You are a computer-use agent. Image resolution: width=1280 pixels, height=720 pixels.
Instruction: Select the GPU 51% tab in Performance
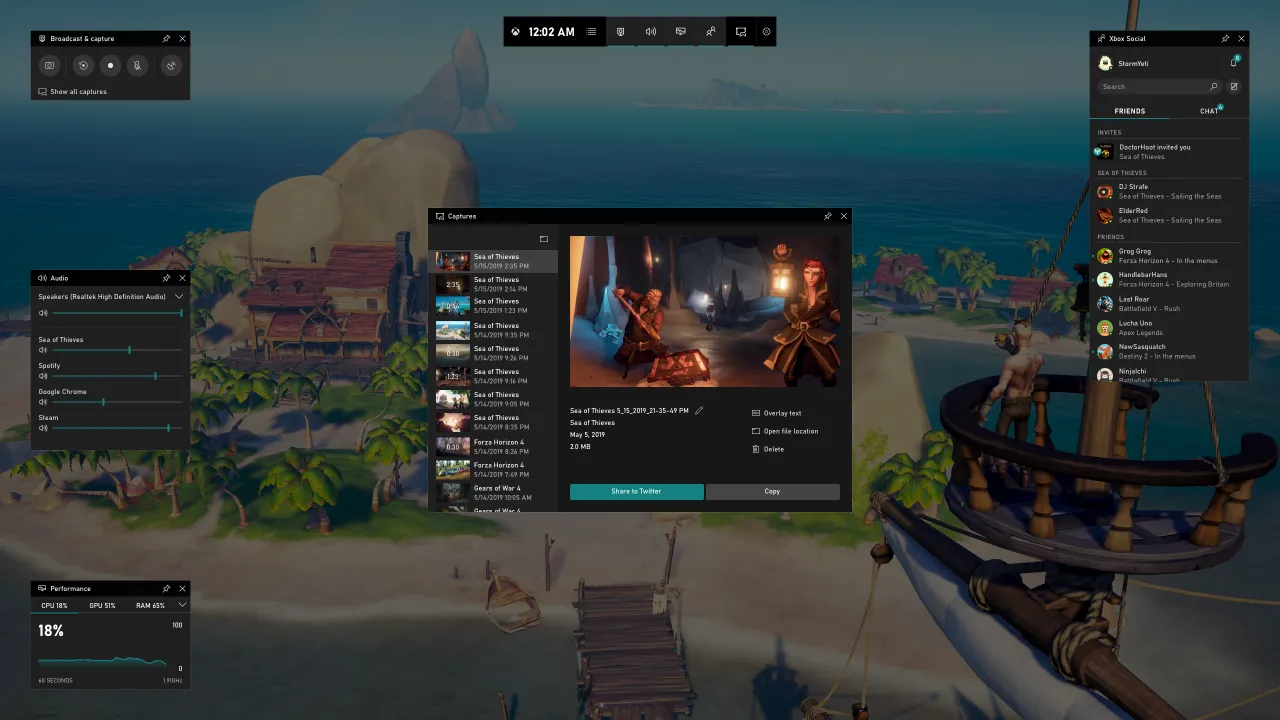[x=100, y=605]
